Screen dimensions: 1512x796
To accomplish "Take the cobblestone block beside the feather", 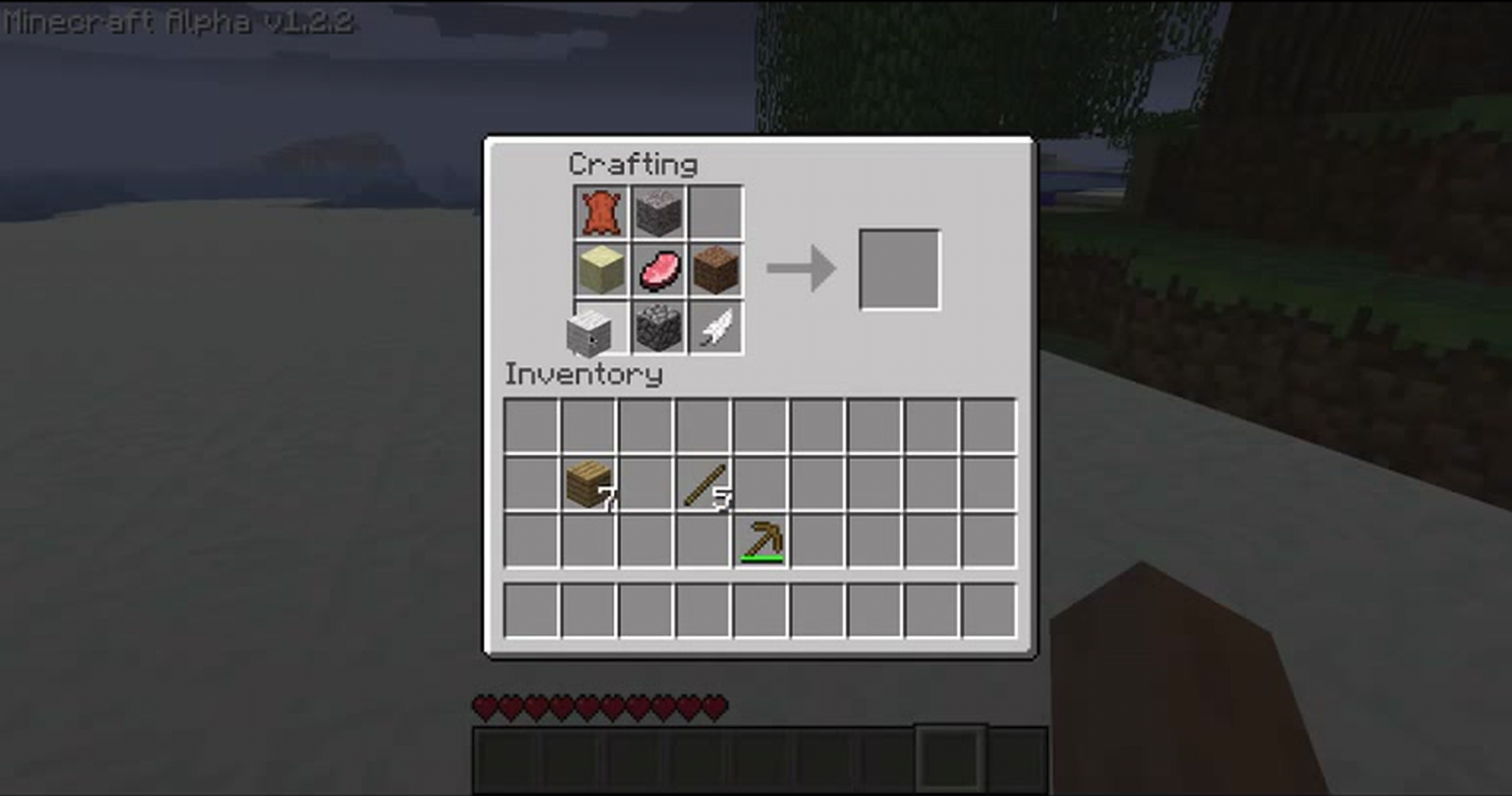I will click(657, 327).
